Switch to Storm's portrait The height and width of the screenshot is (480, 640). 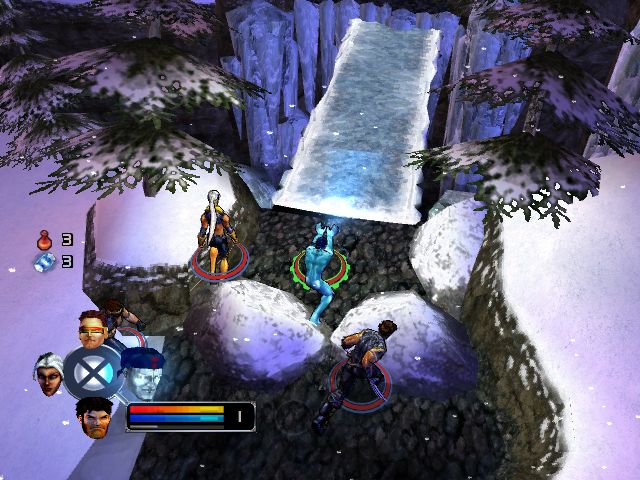pyautogui.click(x=48, y=373)
